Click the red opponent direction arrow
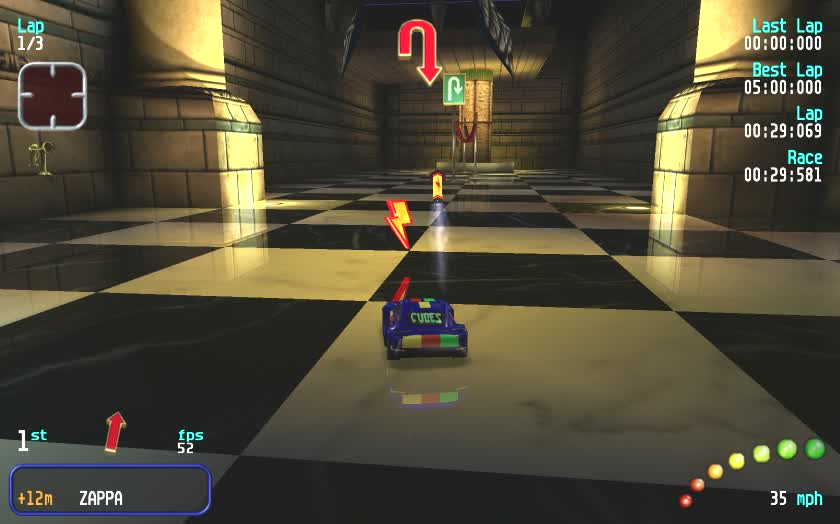The image size is (840, 524). tap(116, 431)
